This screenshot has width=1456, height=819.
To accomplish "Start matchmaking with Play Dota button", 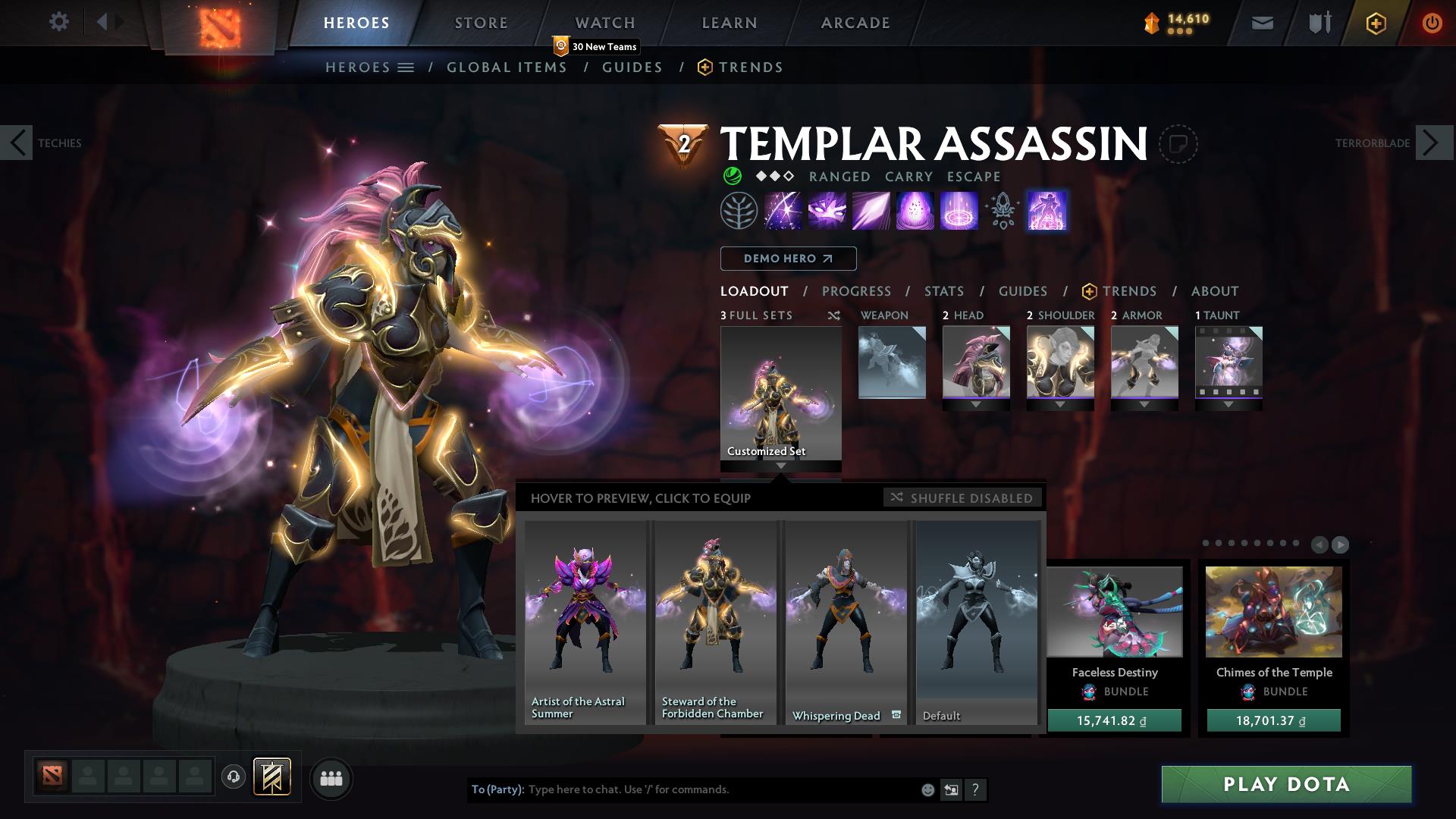I will [x=1286, y=784].
